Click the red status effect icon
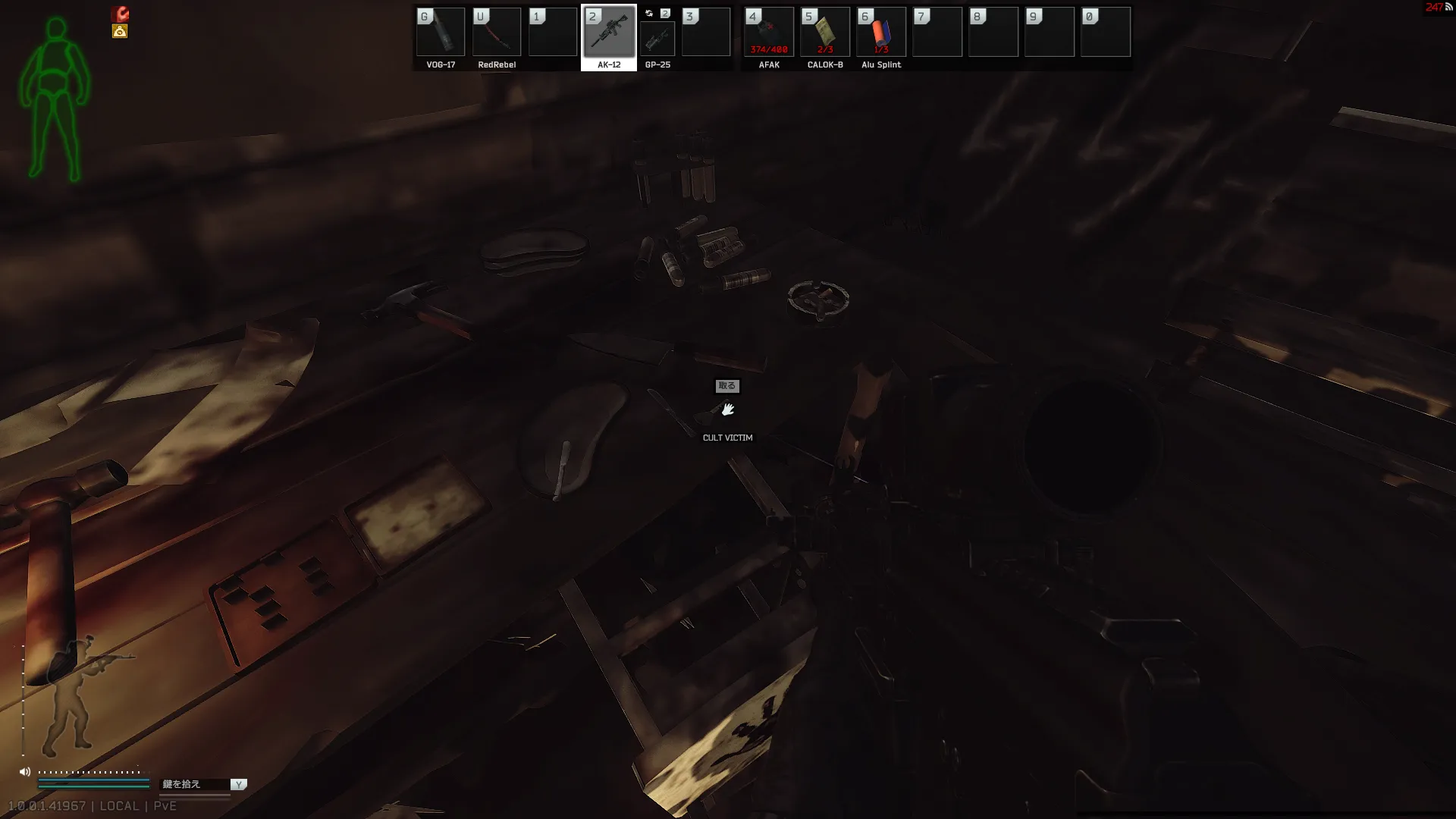This screenshot has height=819, width=1456. (121, 14)
